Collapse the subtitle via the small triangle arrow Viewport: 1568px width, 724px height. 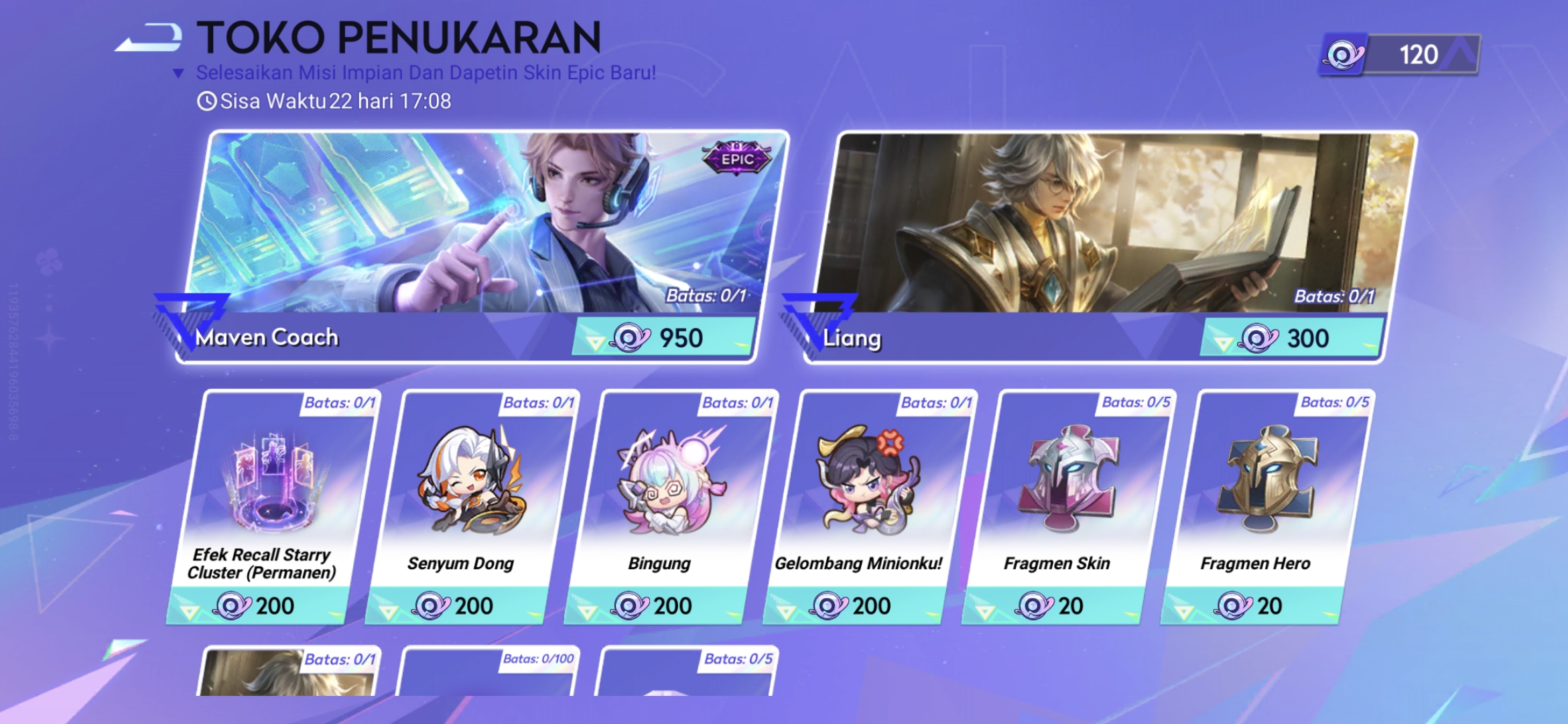pyautogui.click(x=178, y=72)
